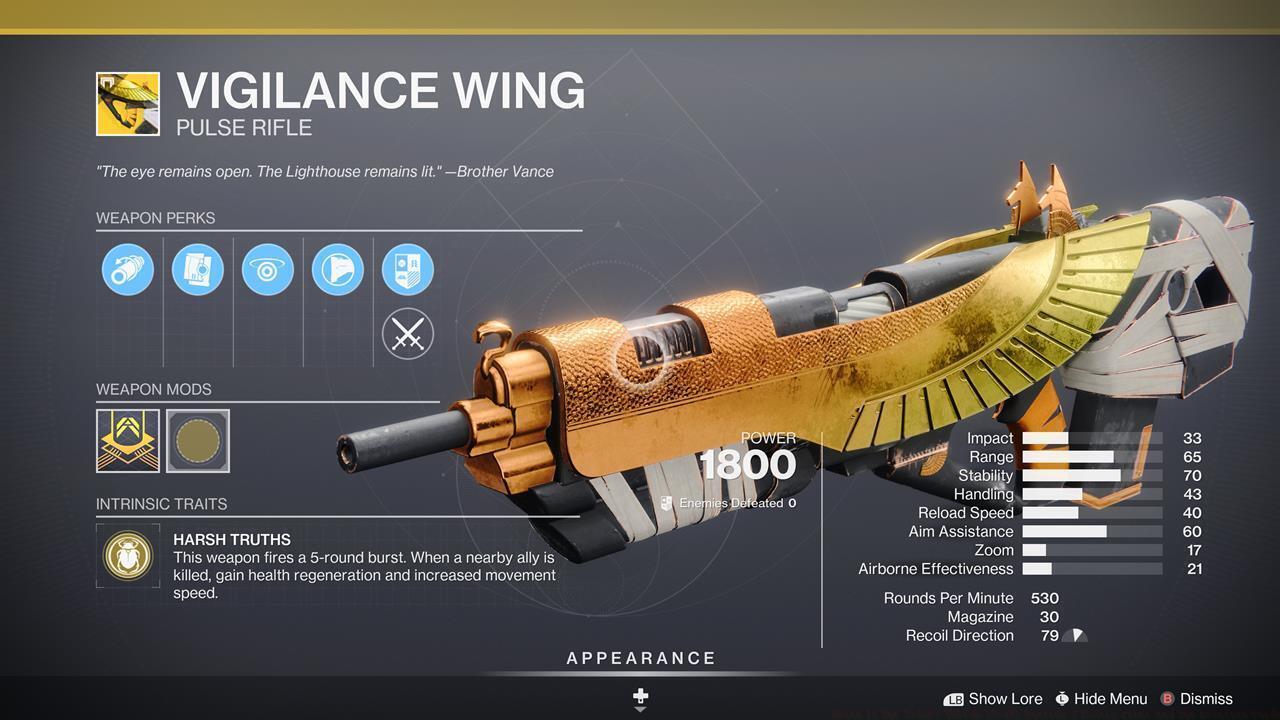
Task: Activate the empty weapon mod socket
Action: pos(197,441)
